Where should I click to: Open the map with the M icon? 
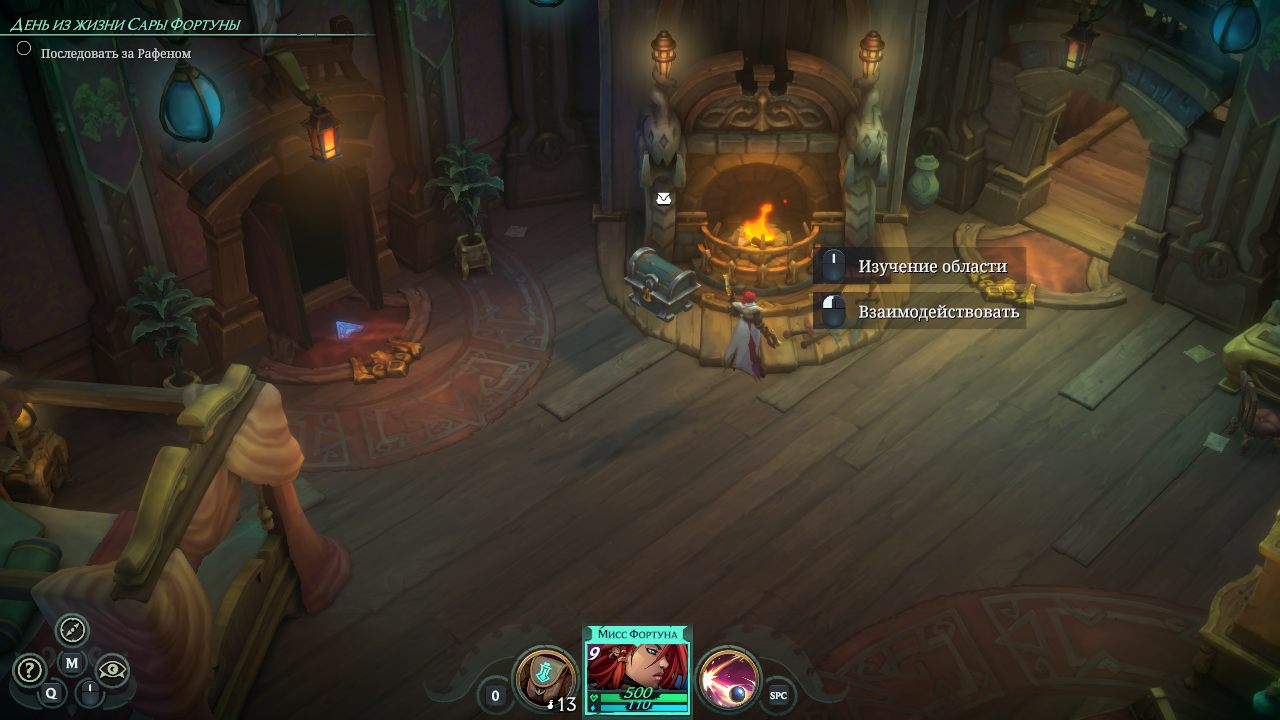tap(71, 663)
